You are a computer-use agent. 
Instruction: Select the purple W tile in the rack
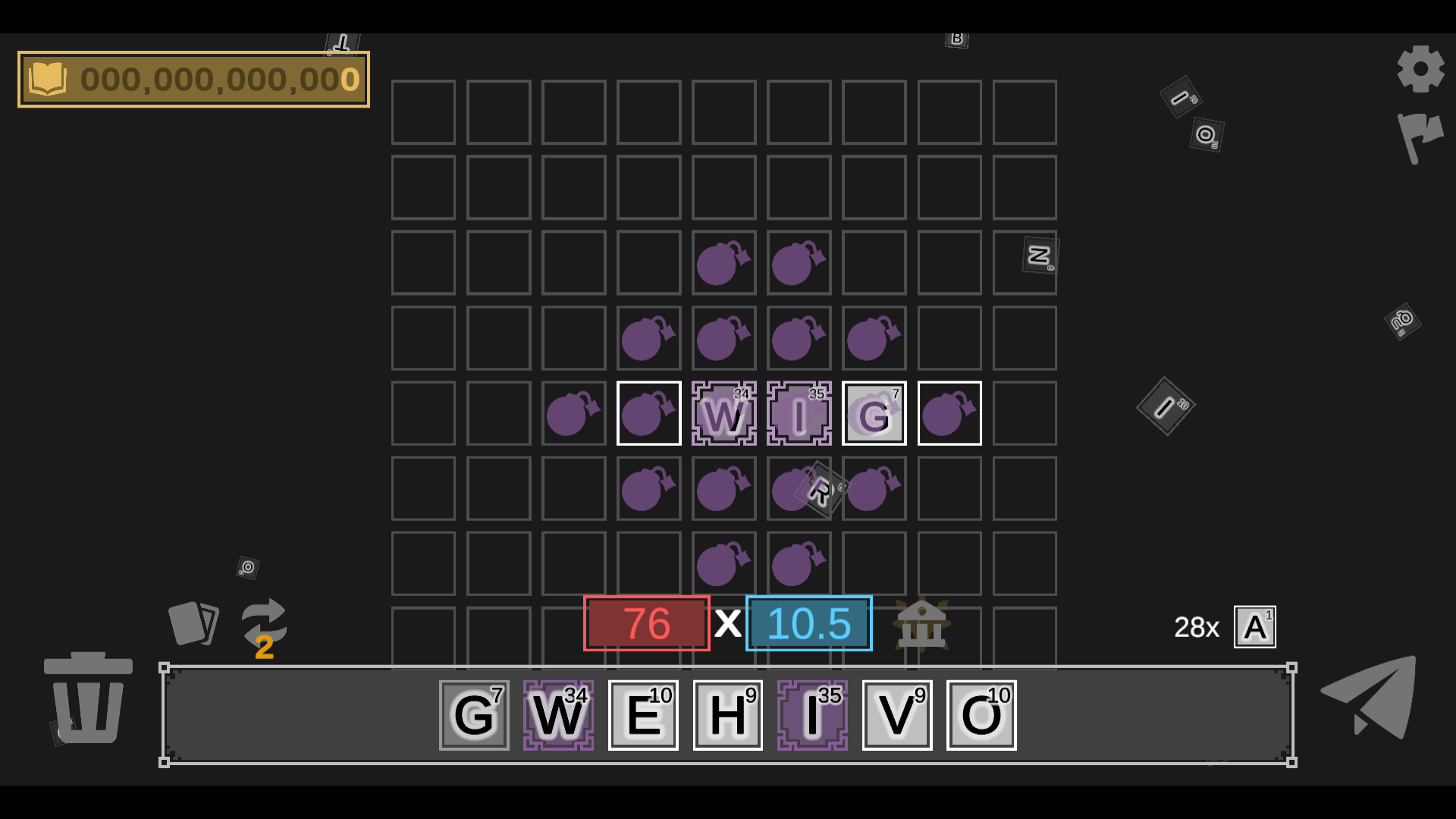[x=558, y=714]
